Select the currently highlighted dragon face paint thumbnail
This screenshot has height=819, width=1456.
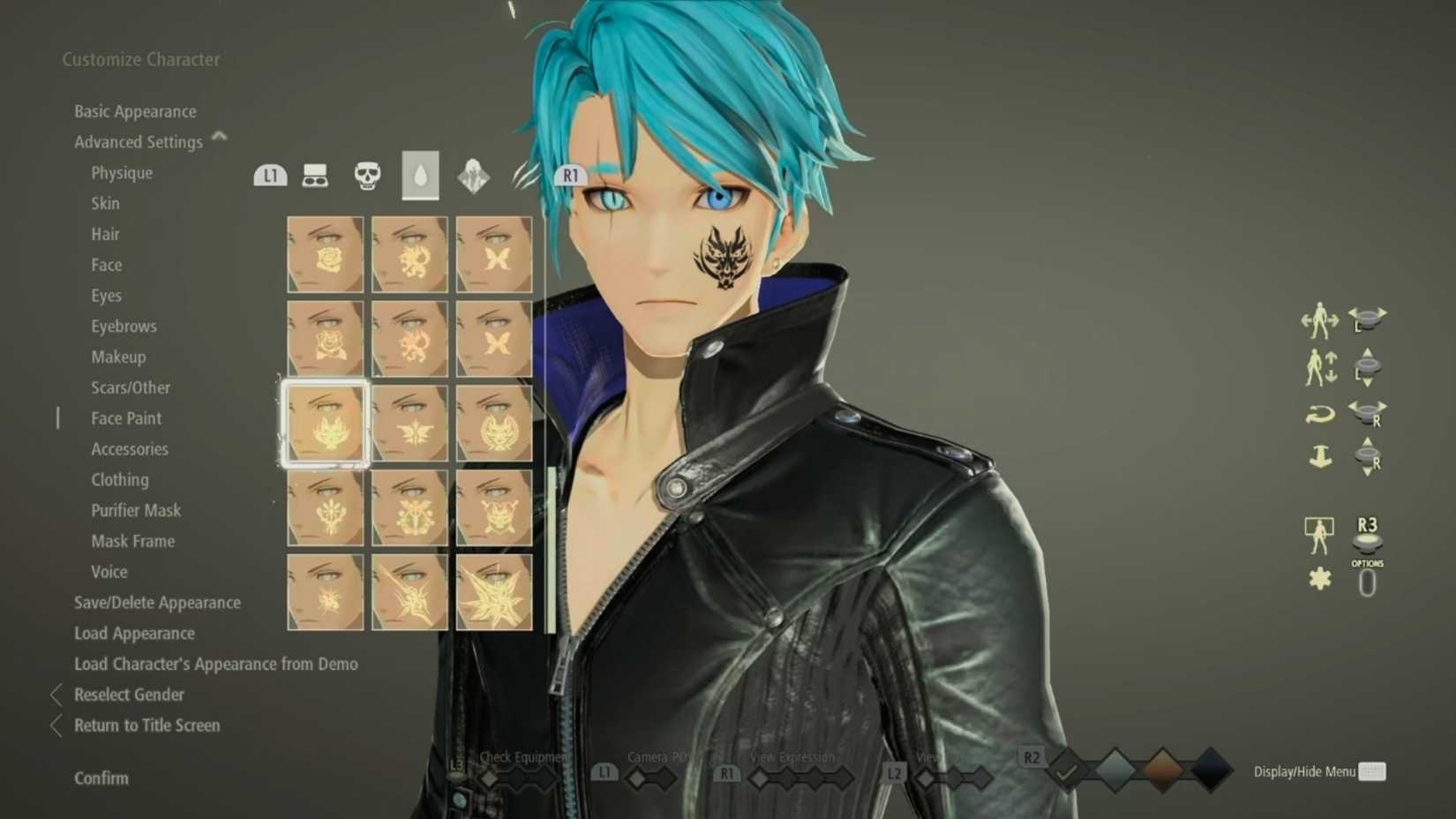tap(325, 424)
